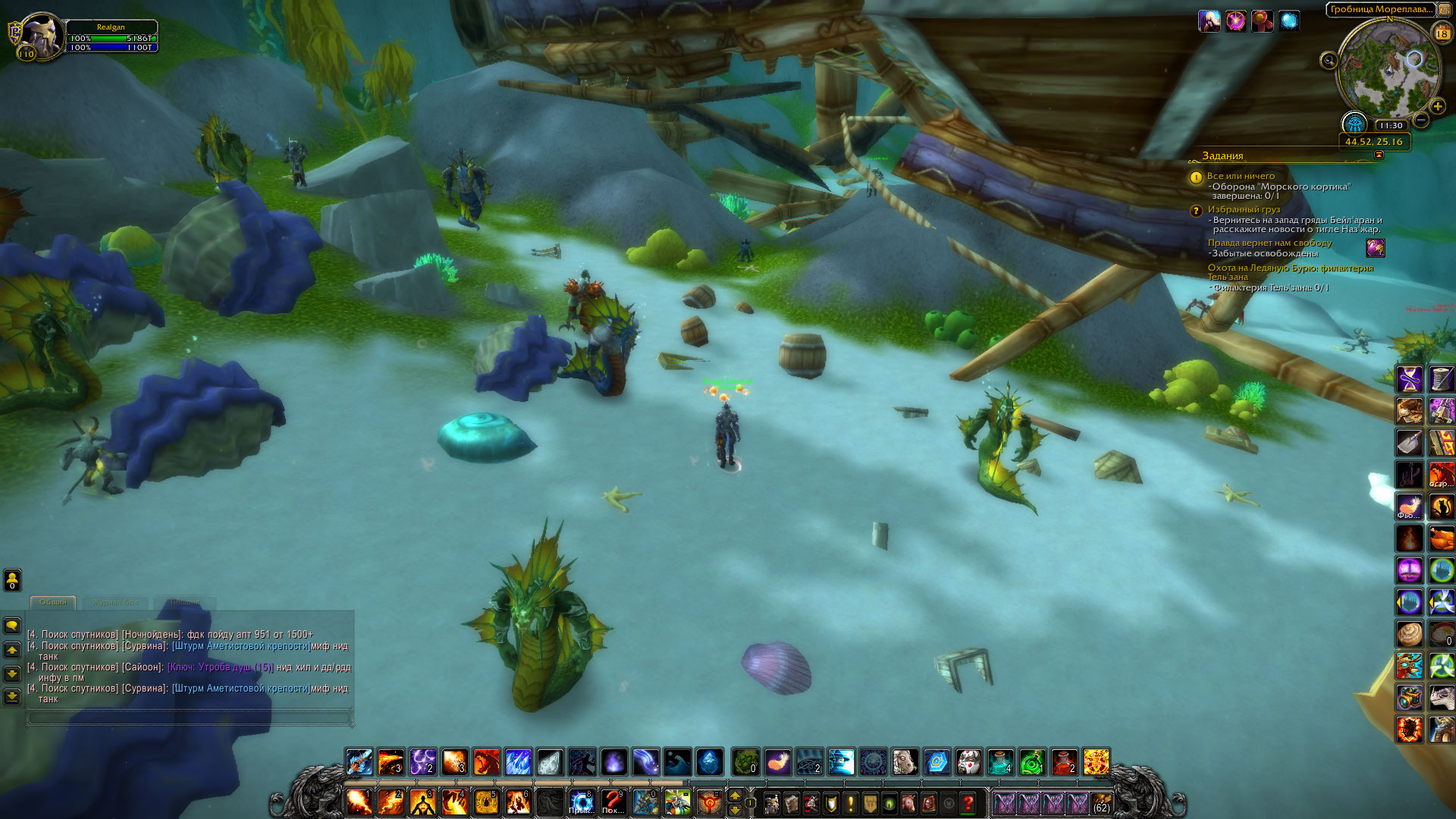Select the "Общий" chat tab

(x=53, y=602)
